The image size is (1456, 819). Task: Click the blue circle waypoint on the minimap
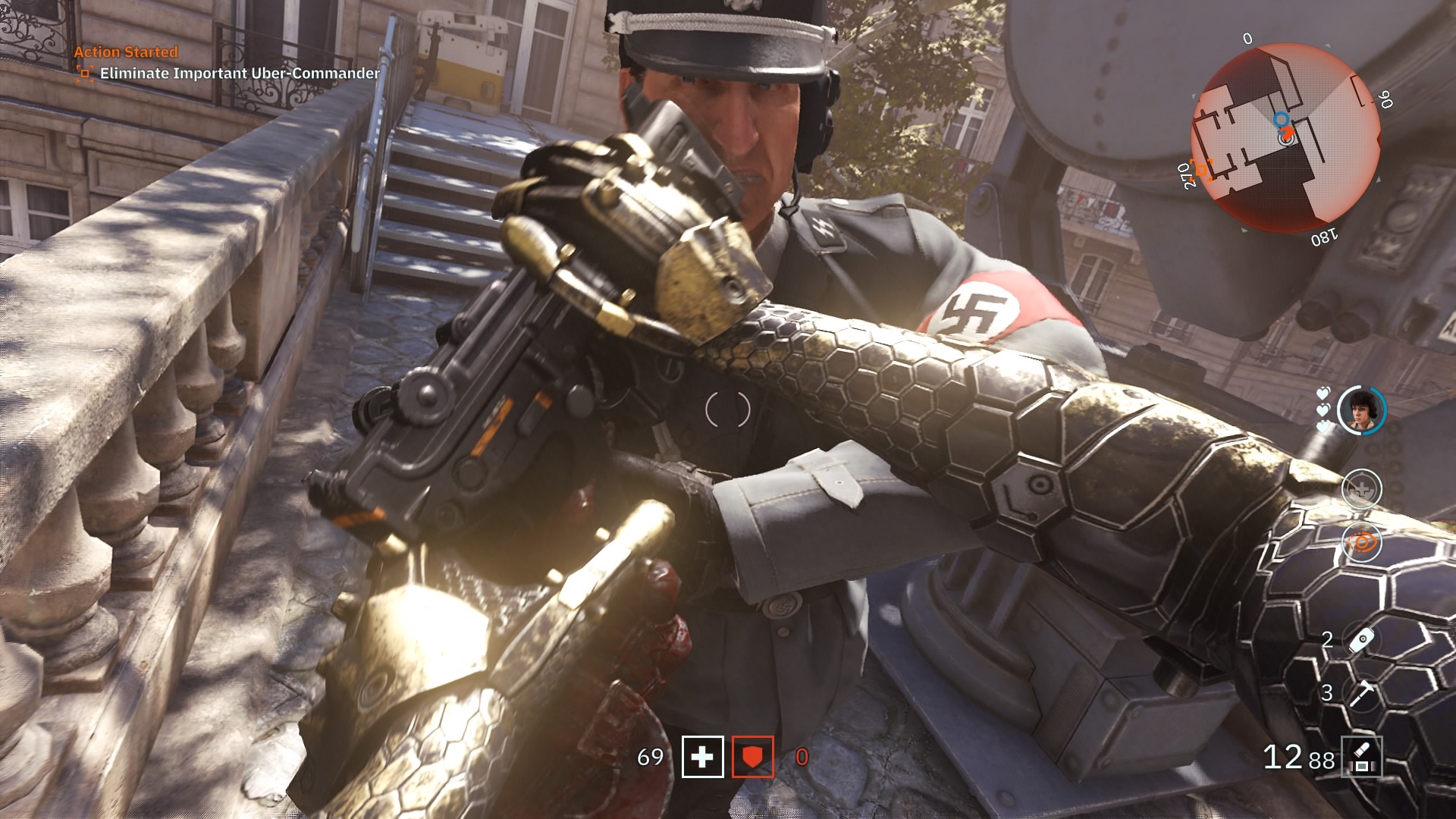(x=1283, y=120)
